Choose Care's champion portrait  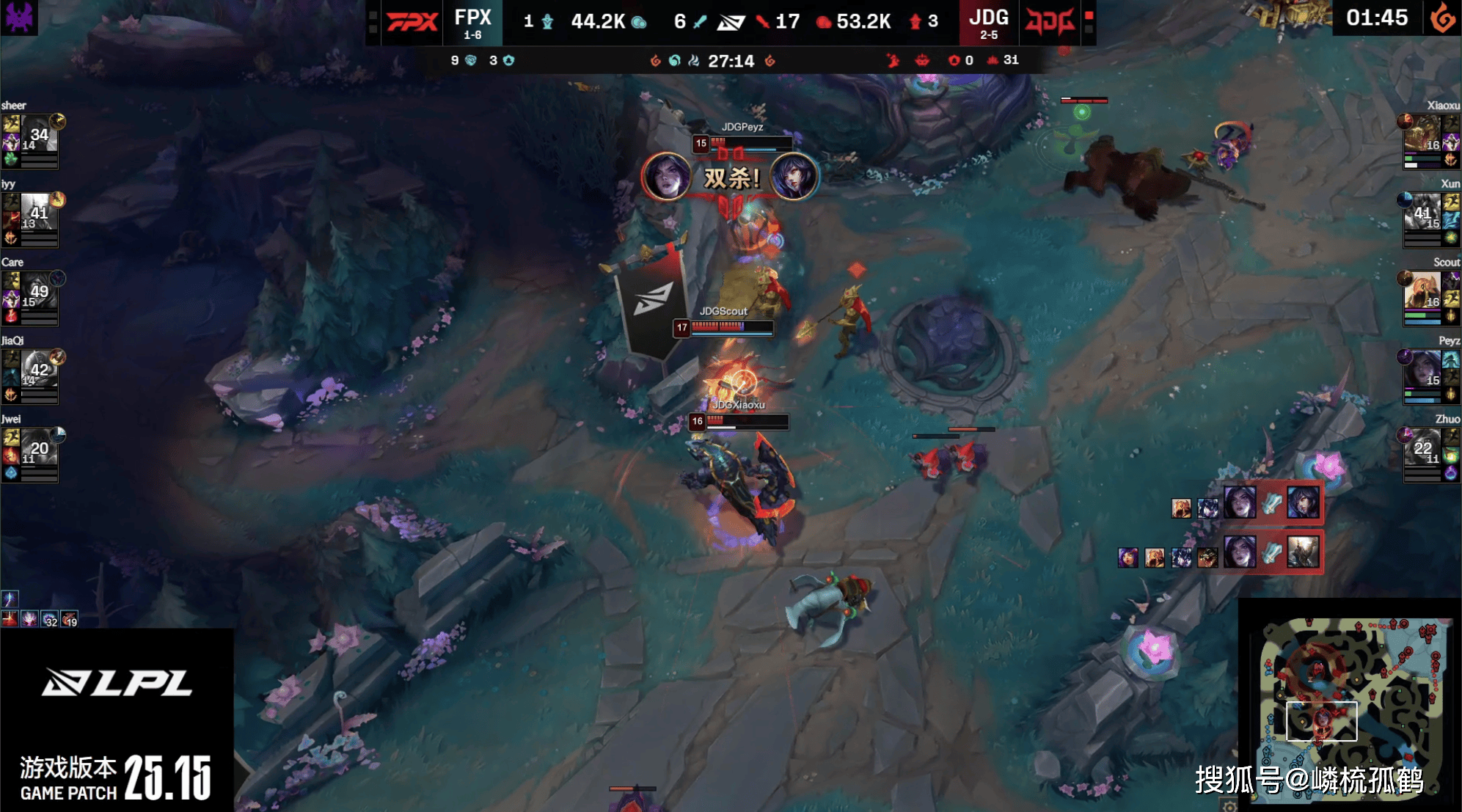point(38,290)
